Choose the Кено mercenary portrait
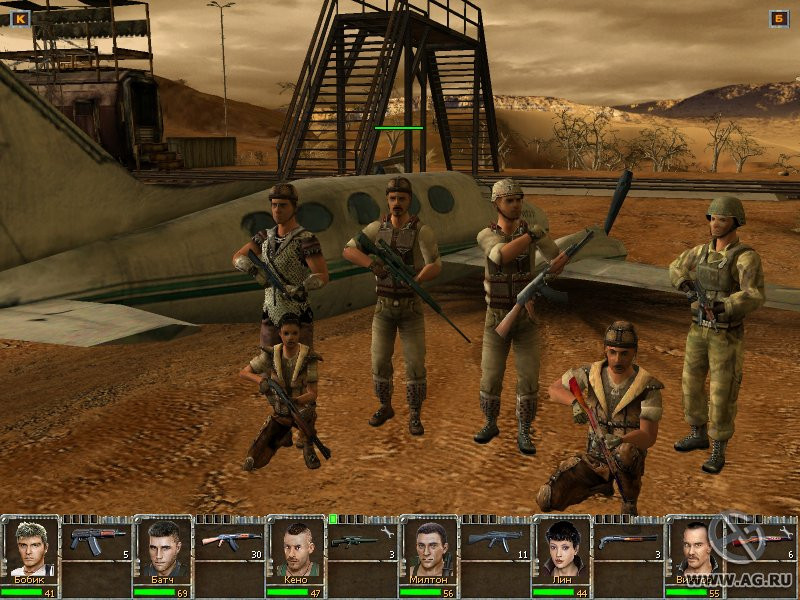 point(297,548)
